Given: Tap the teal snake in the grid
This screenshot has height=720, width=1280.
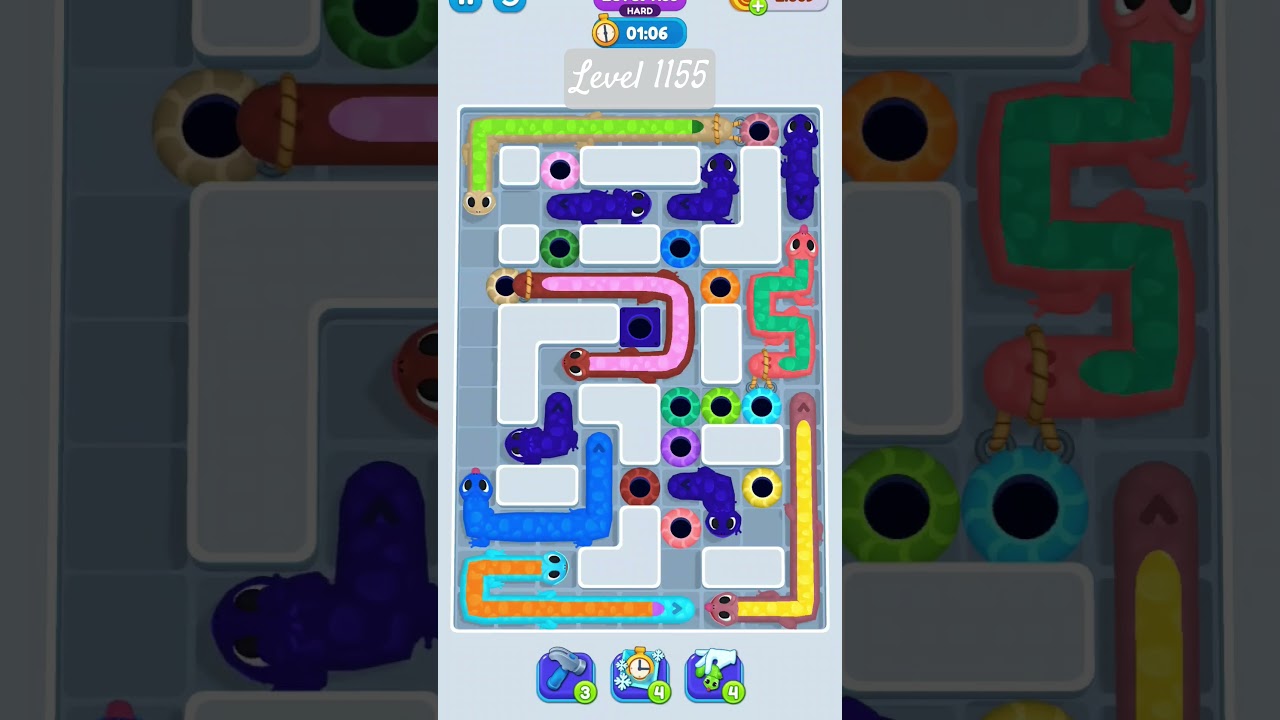Looking at the screenshot, I should (x=553, y=566).
